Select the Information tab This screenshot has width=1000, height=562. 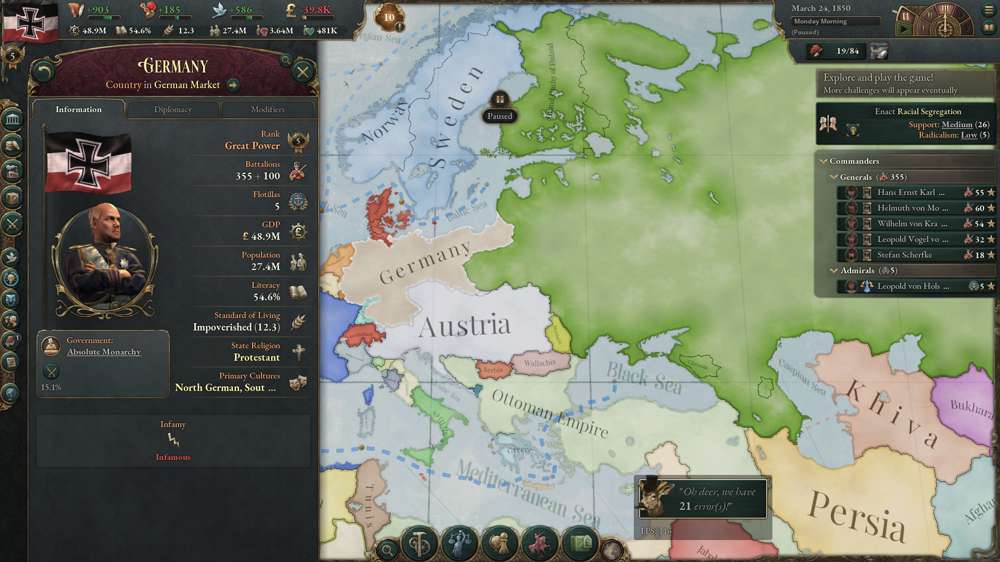pyautogui.click(x=79, y=109)
